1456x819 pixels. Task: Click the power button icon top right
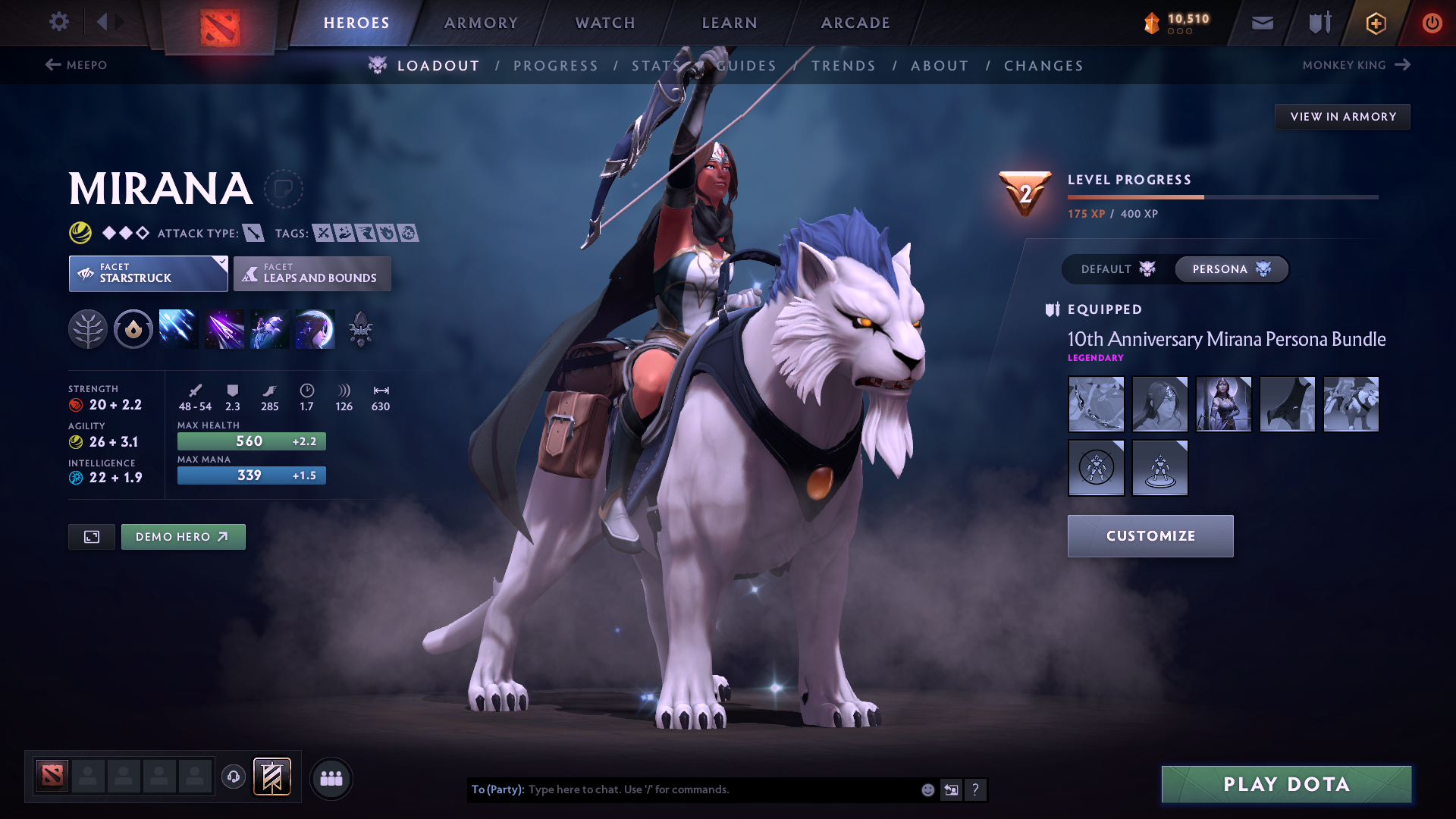pos(1432,23)
